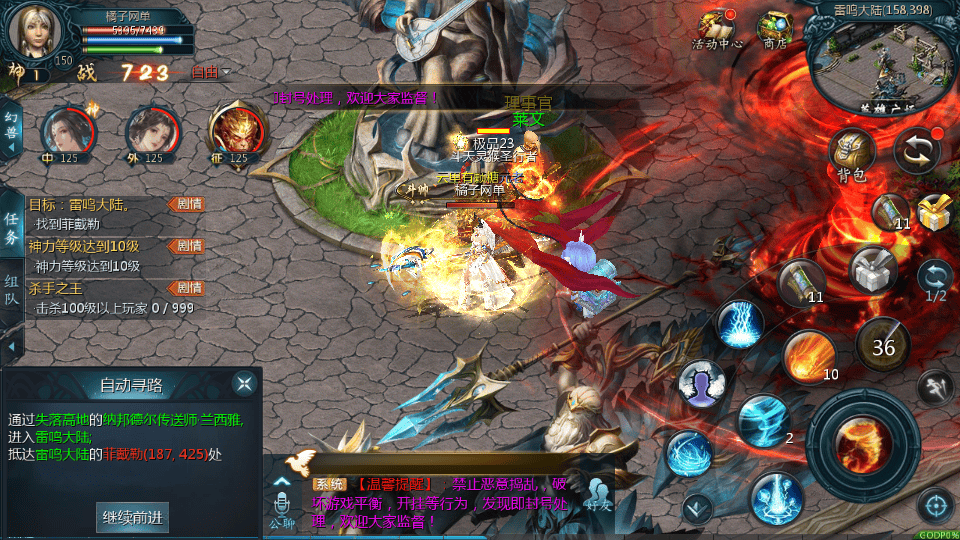Open the yellow gift box reward

pos(934,212)
